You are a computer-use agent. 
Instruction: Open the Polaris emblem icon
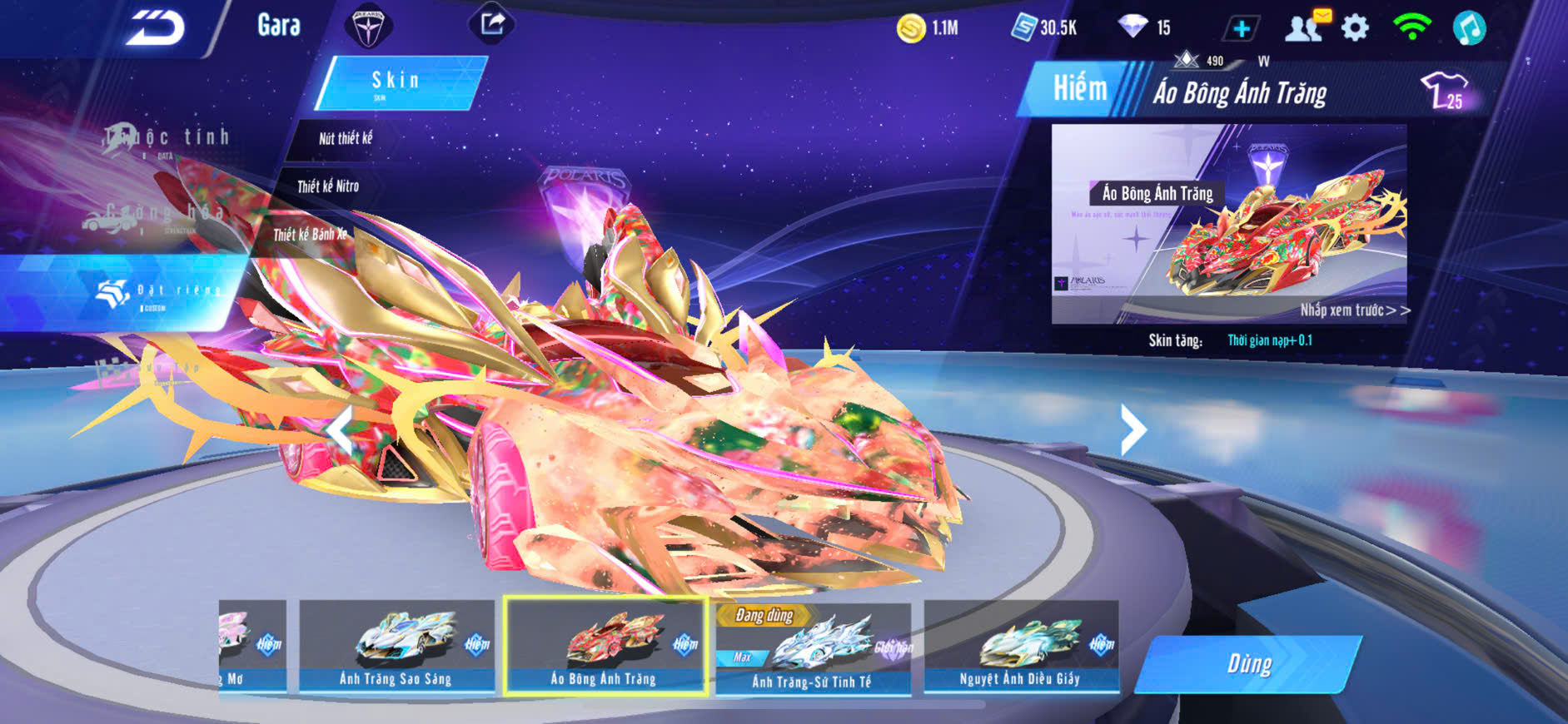point(367,27)
